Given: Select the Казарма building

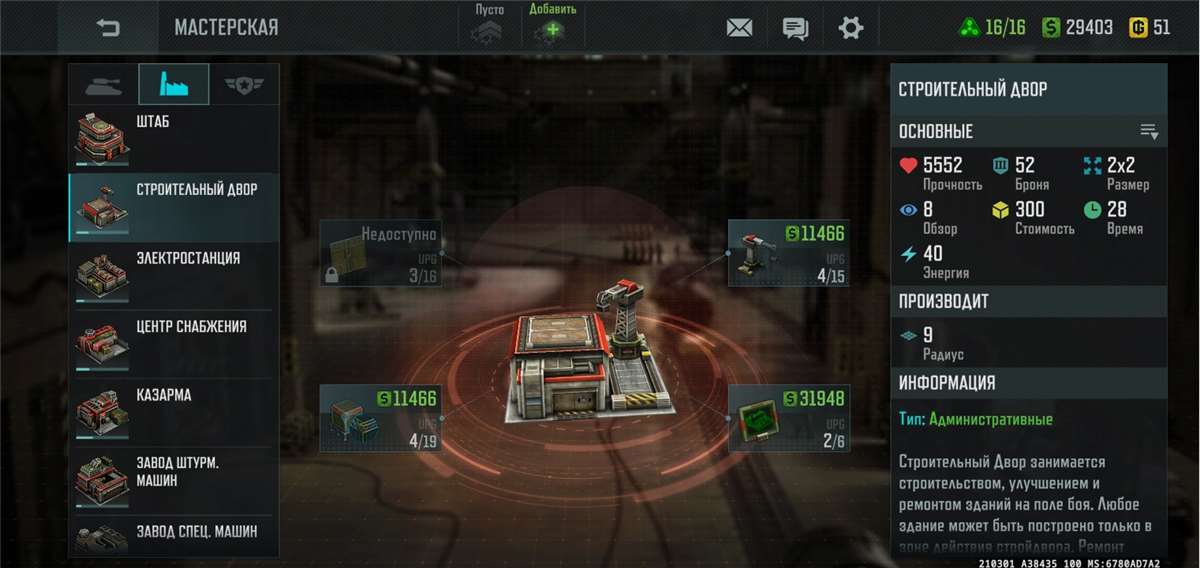Looking at the screenshot, I should coord(173,412).
